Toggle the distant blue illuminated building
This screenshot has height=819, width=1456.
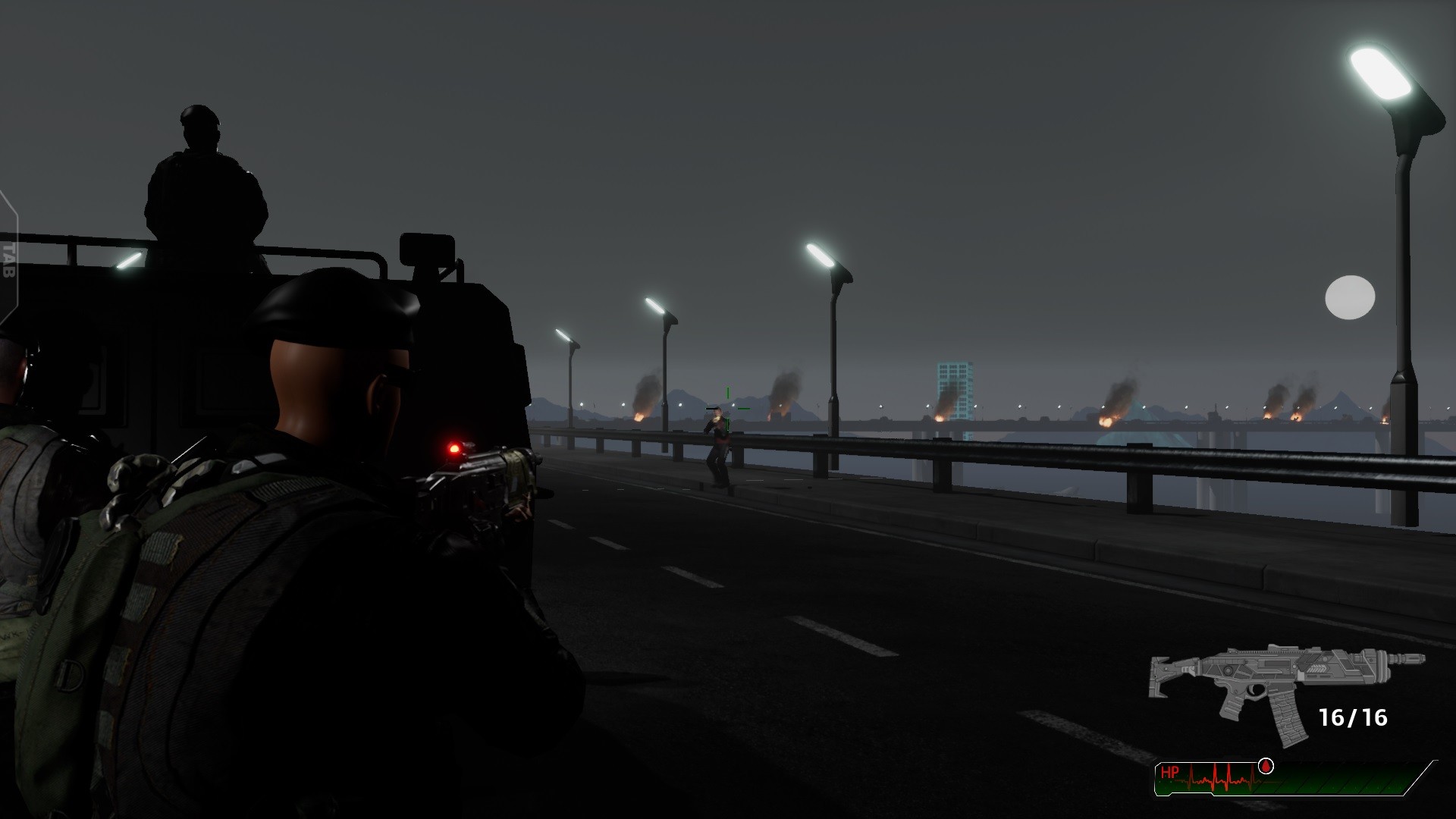pyautogui.click(x=954, y=387)
